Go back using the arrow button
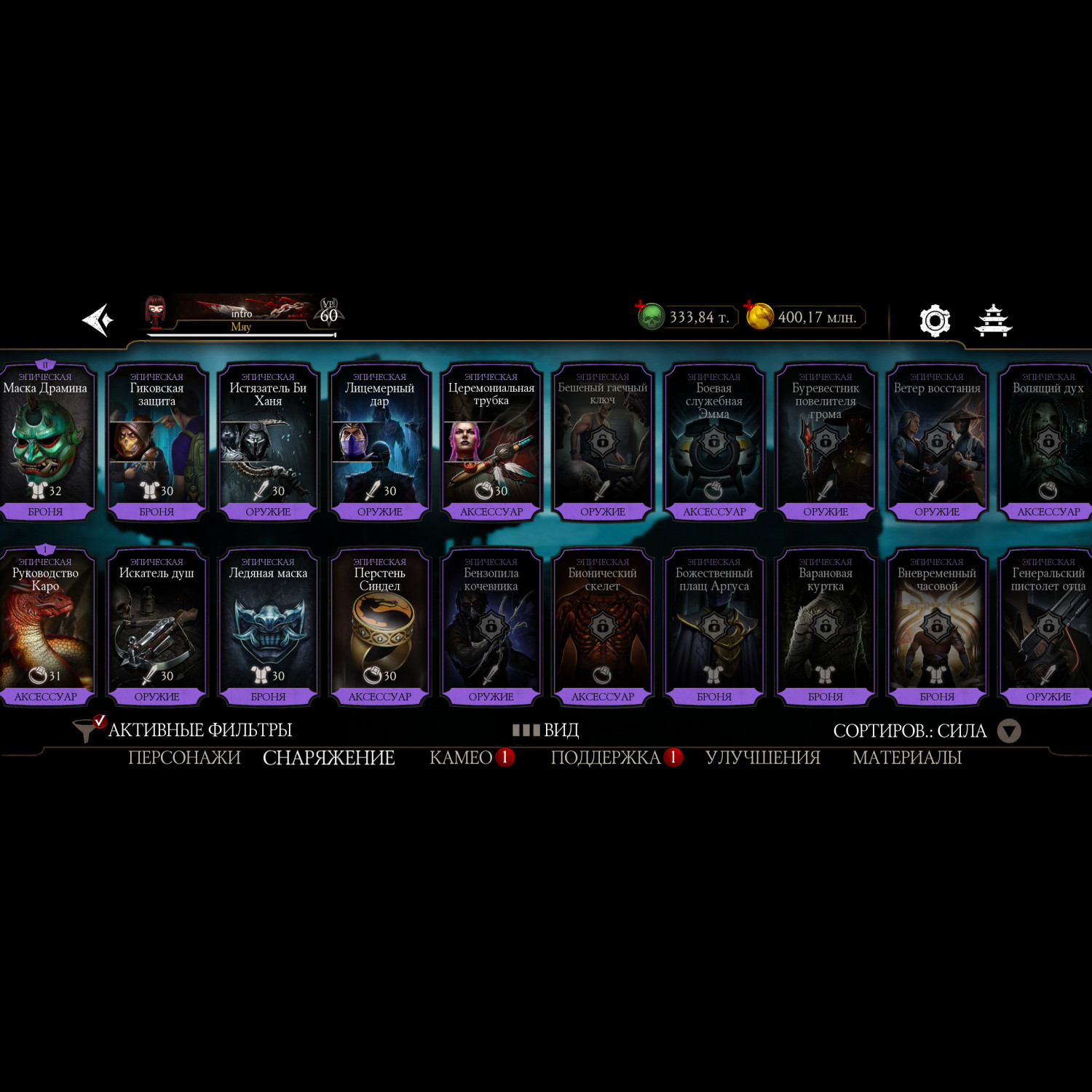 point(98,320)
